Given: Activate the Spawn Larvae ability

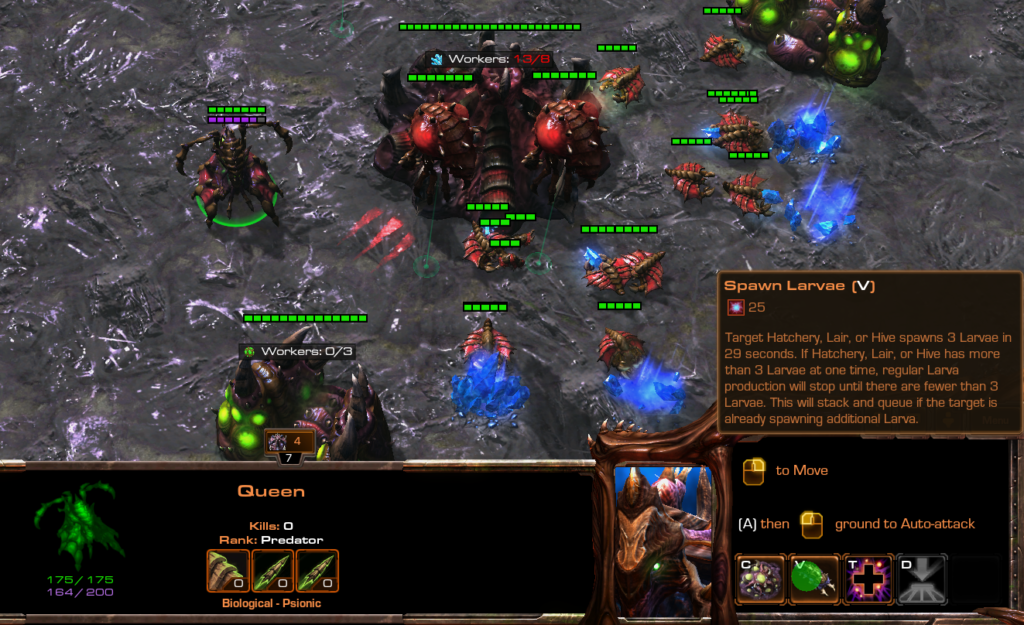Looking at the screenshot, I should click(x=814, y=580).
